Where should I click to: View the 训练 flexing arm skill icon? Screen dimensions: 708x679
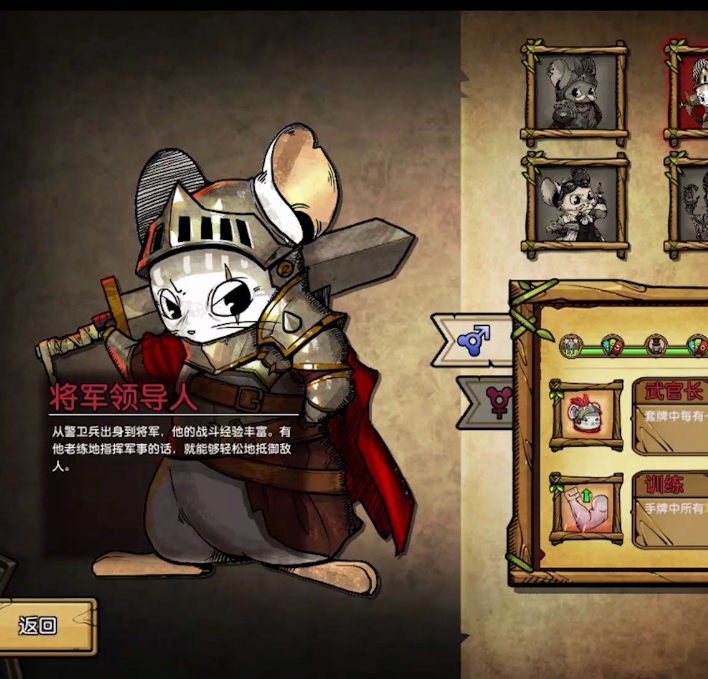pos(586,508)
